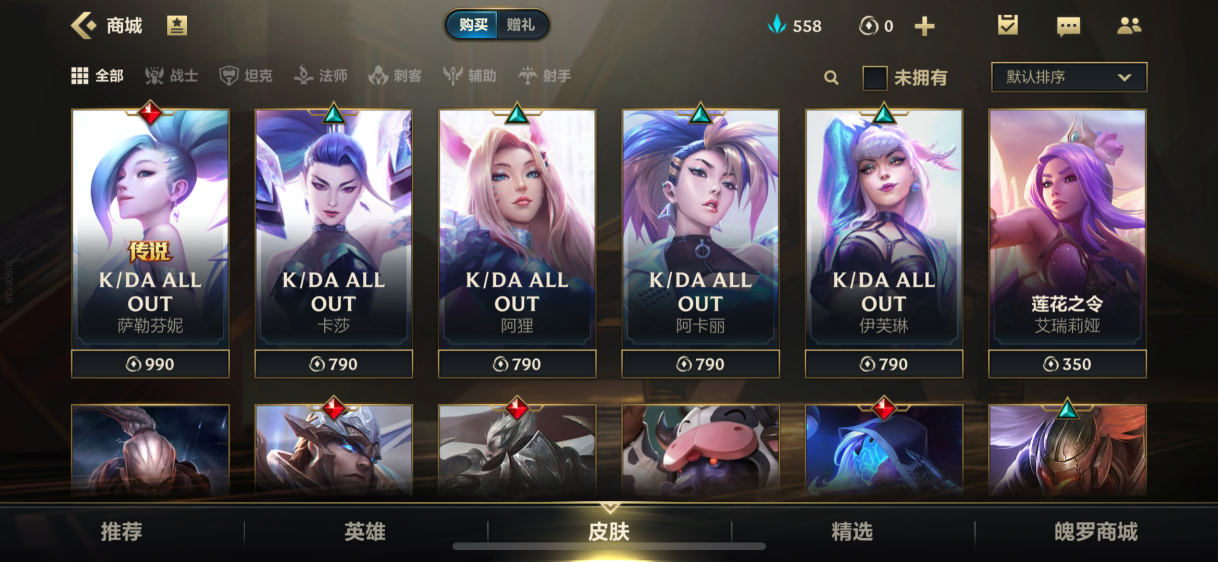Screen dimensions: 1218x562
Task: Filter skins by 法师 class
Action: pos(320,76)
